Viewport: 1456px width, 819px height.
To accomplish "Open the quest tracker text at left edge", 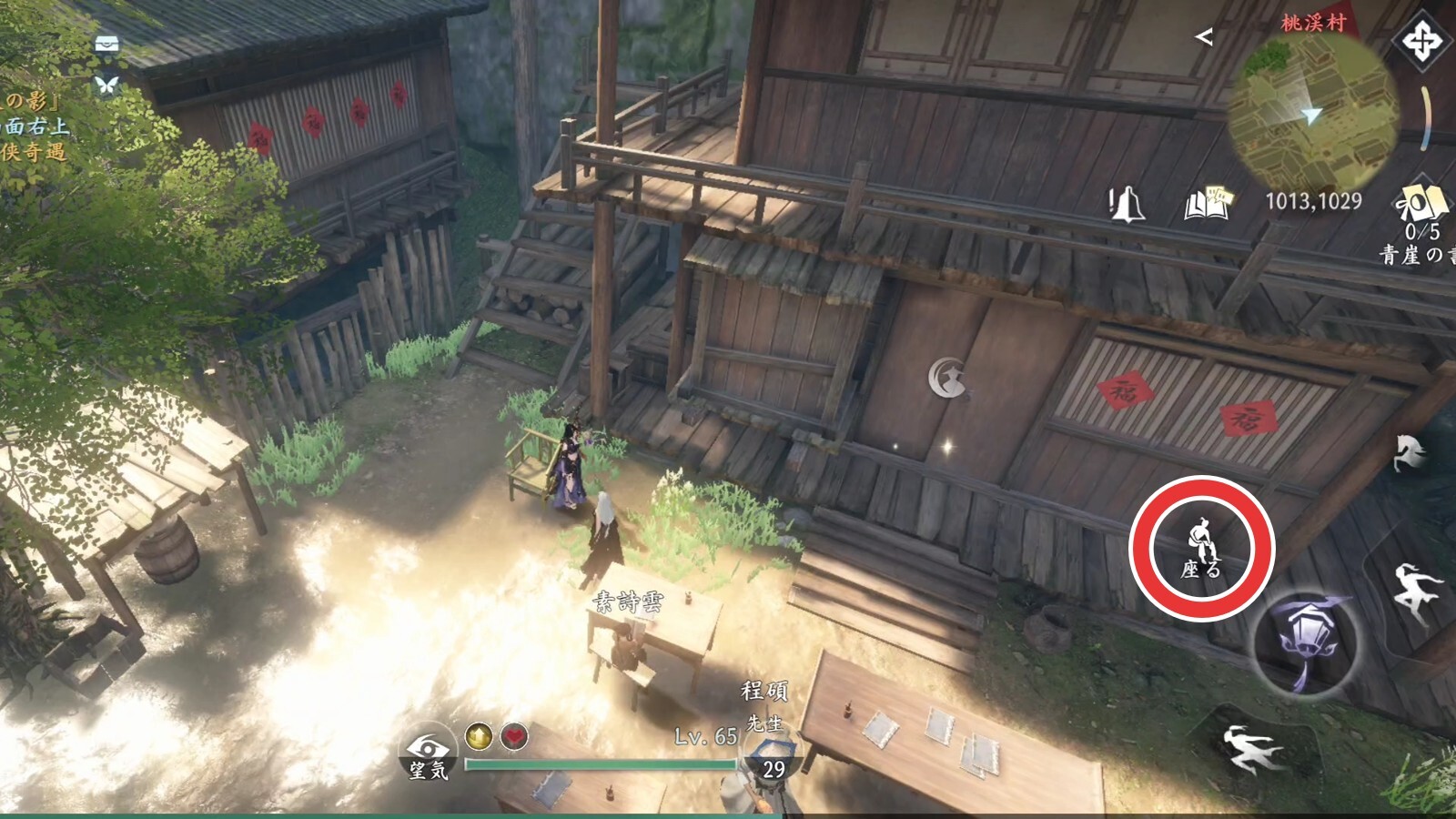I will [x=35, y=126].
